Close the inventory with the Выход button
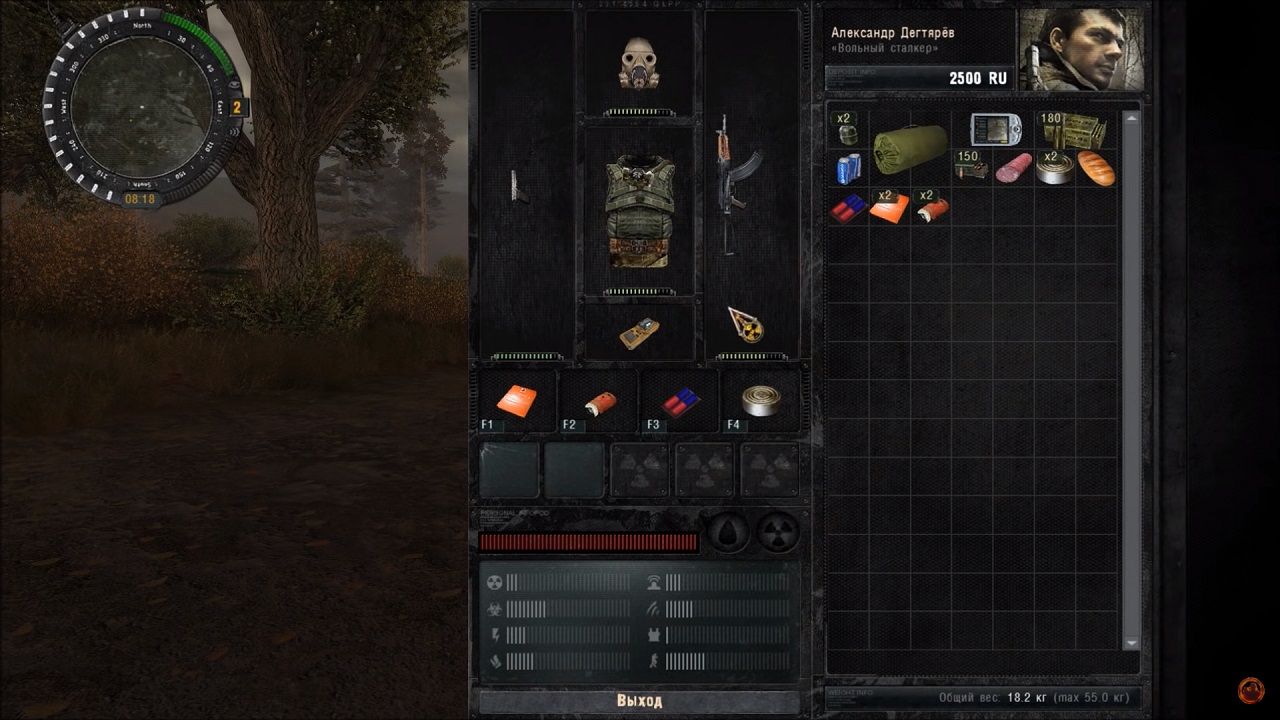The image size is (1280, 720). [639, 701]
